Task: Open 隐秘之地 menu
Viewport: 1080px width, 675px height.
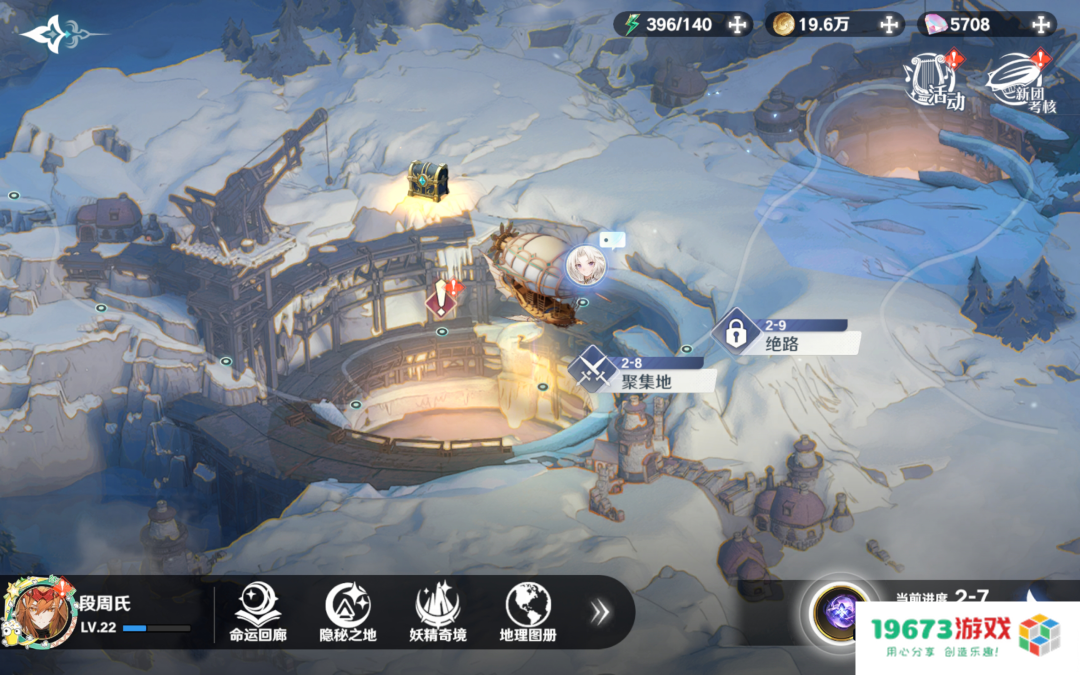Action: (x=347, y=612)
